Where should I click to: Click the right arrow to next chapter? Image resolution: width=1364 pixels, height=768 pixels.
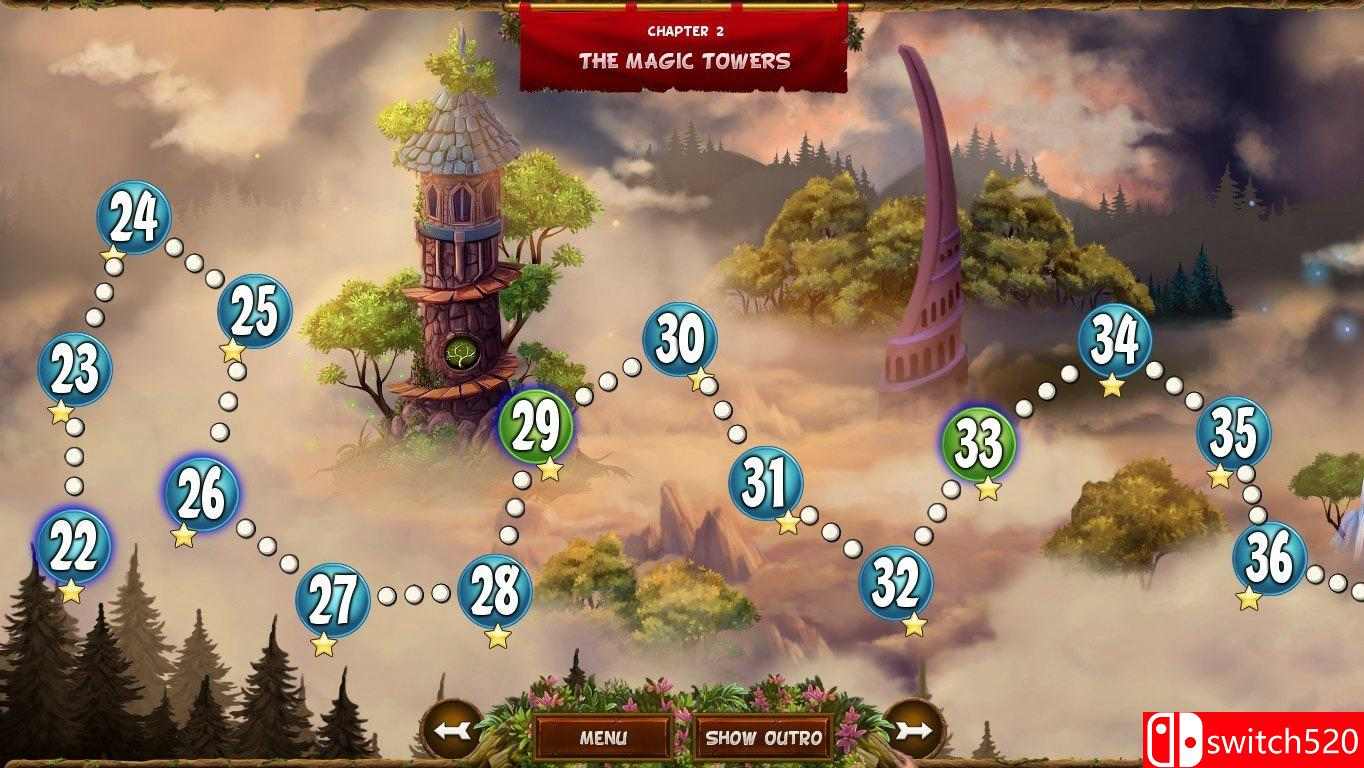tap(911, 731)
